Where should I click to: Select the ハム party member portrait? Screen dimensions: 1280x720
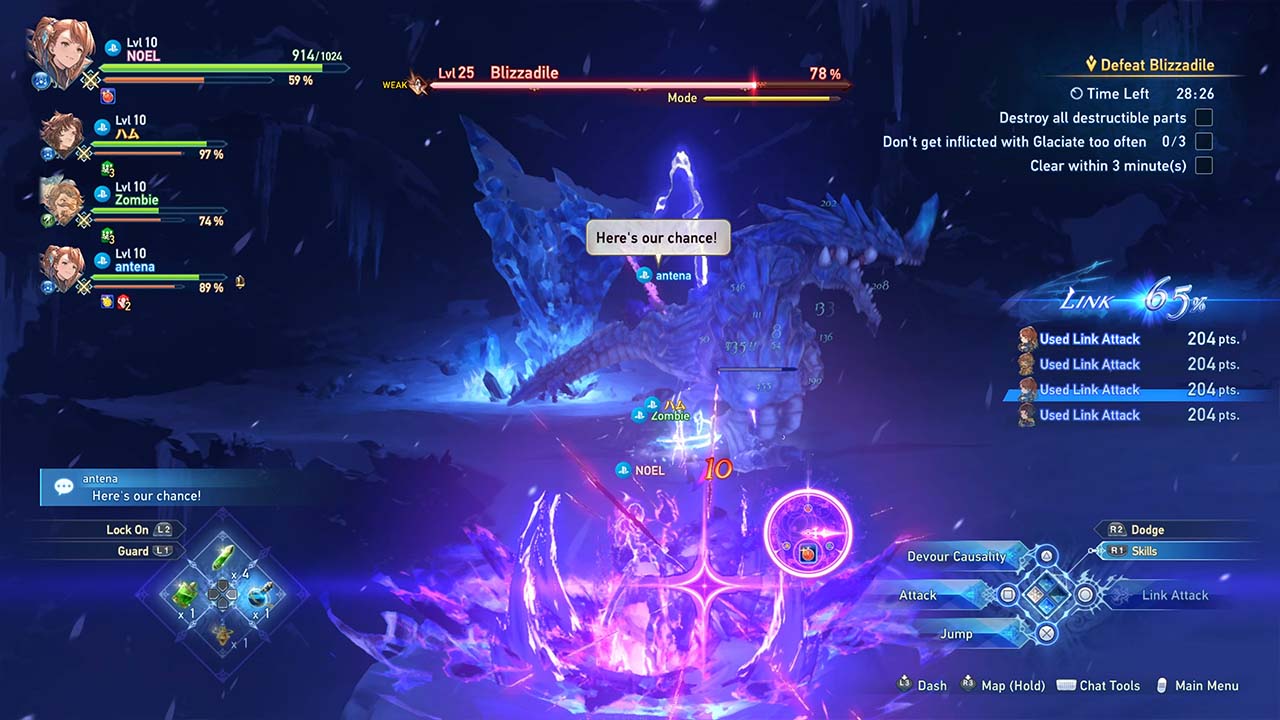tap(62, 135)
